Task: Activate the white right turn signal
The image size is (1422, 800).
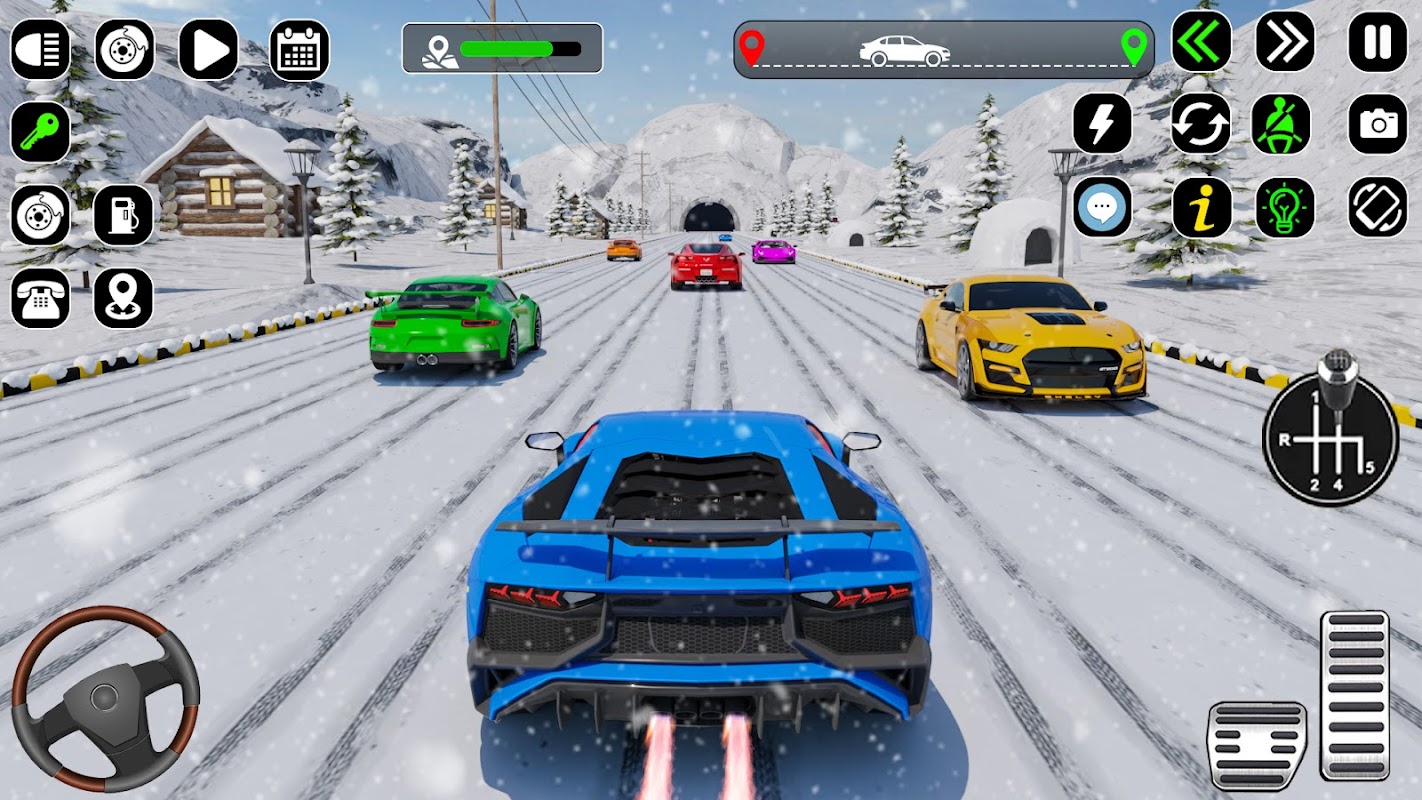Action: [1285, 42]
